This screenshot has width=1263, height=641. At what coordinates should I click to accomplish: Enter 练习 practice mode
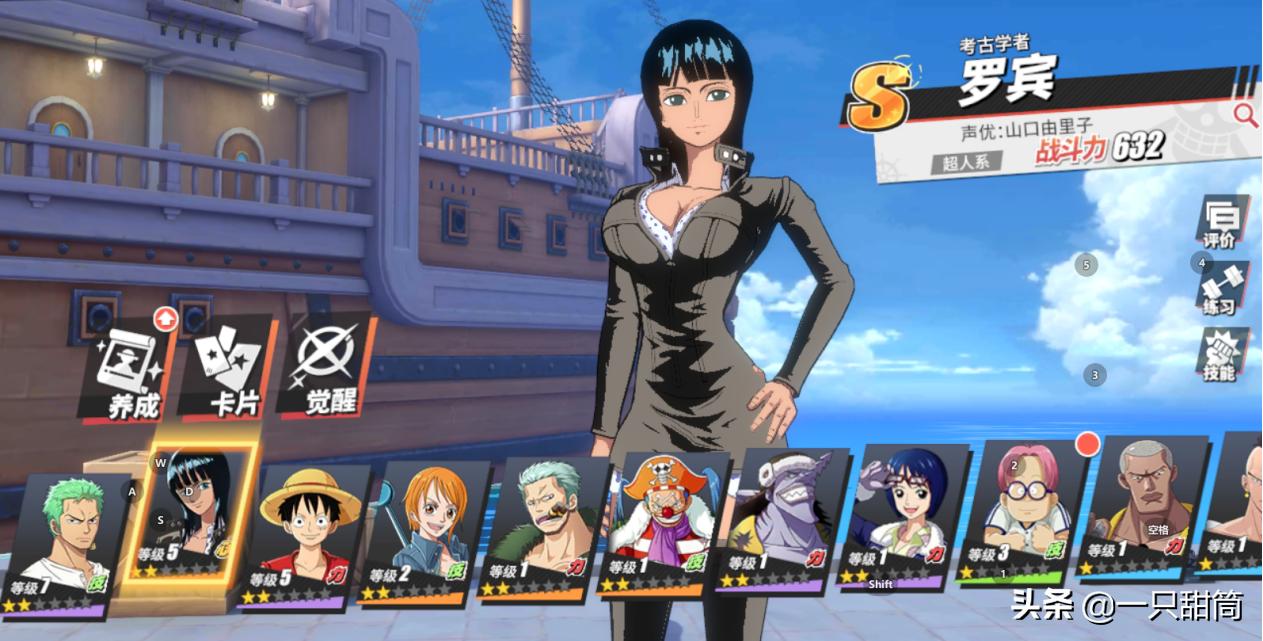point(1221,288)
